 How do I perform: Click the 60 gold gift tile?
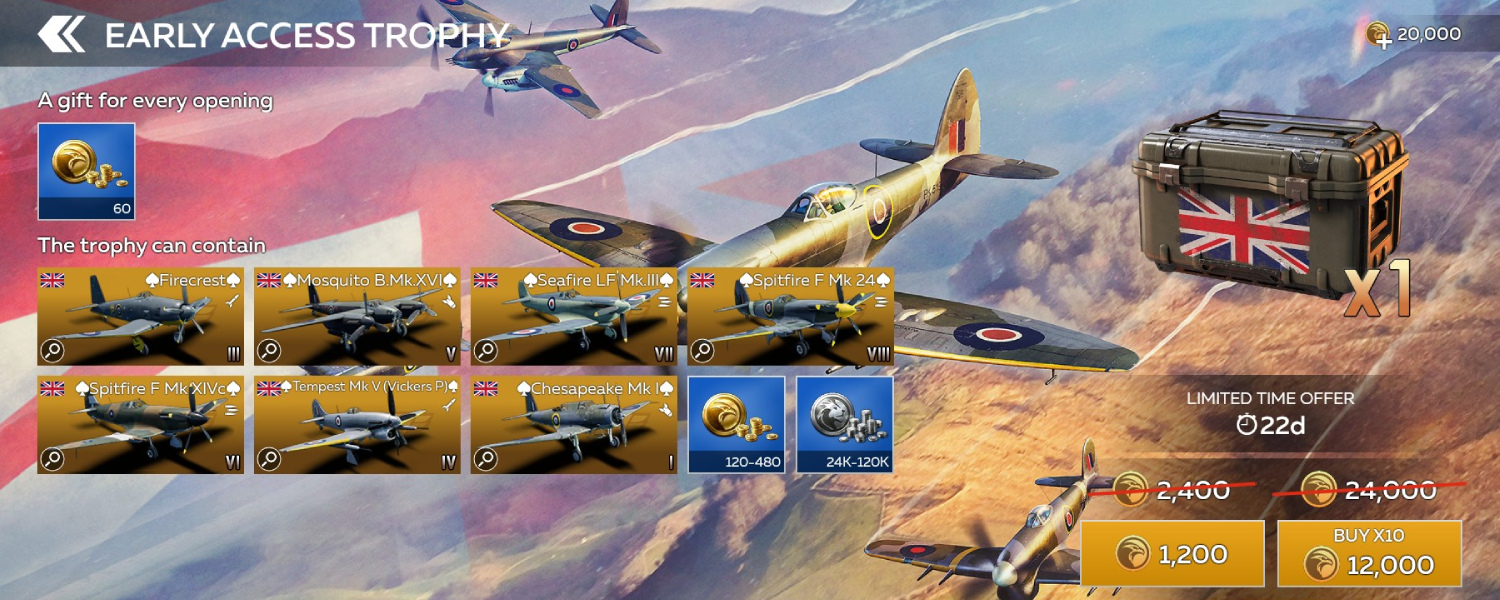pos(86,171)
